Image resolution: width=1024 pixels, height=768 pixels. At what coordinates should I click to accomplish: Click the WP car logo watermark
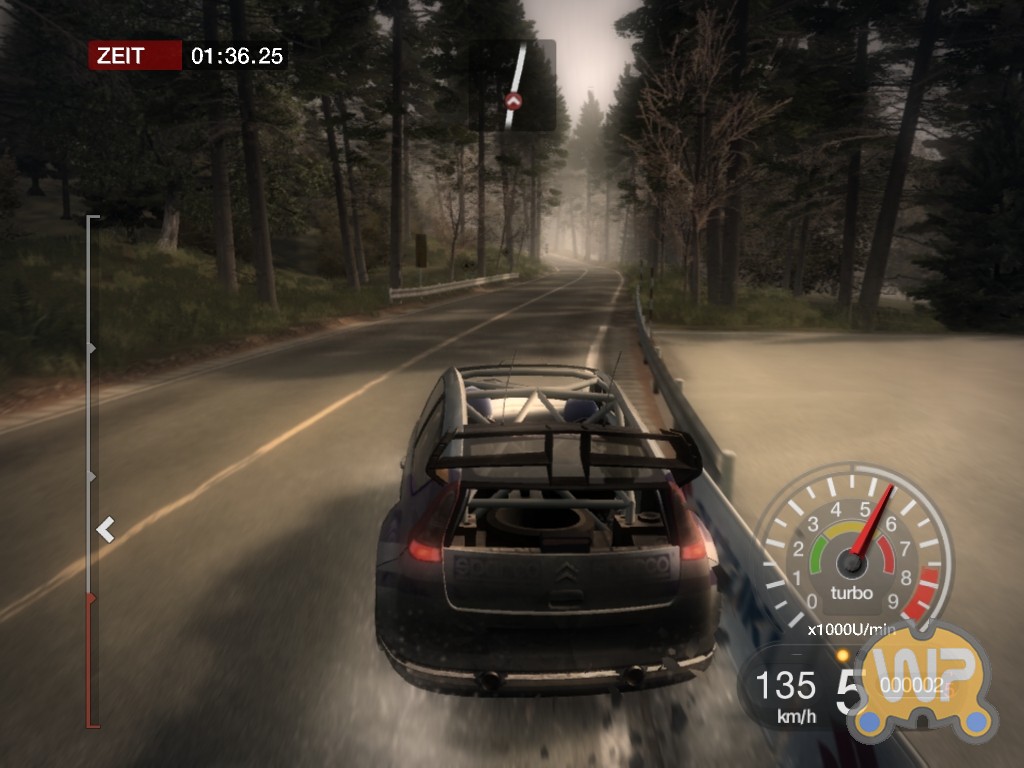pyautogui.click(x=920, y=685)
